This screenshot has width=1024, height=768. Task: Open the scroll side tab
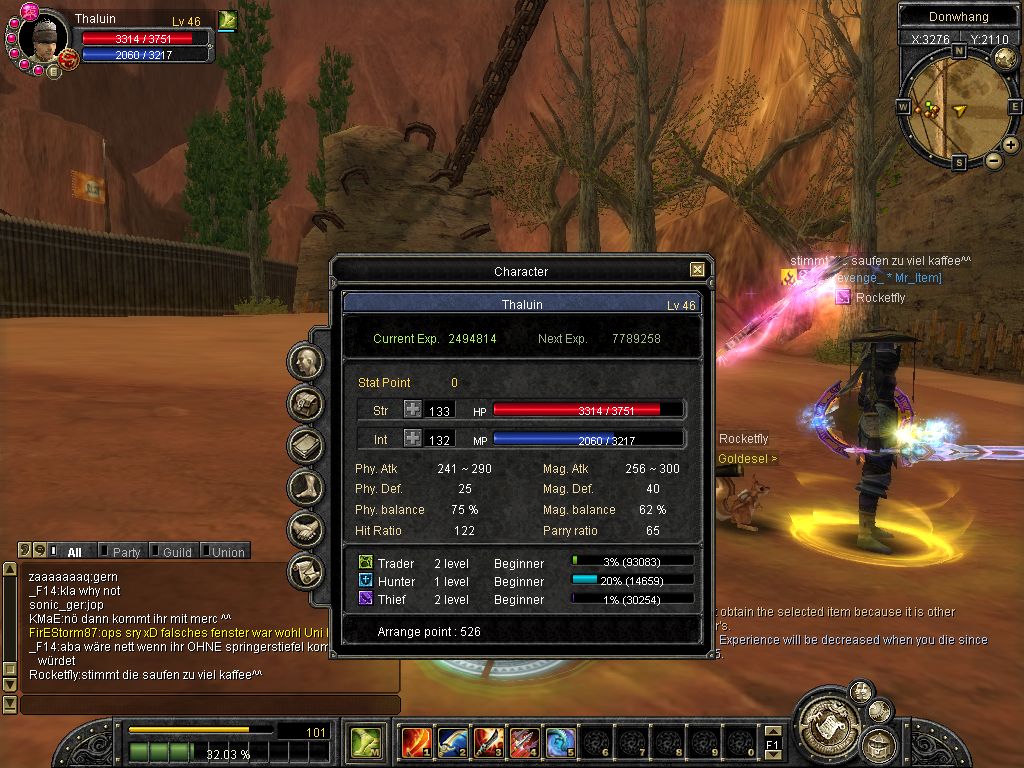[305, 571]
